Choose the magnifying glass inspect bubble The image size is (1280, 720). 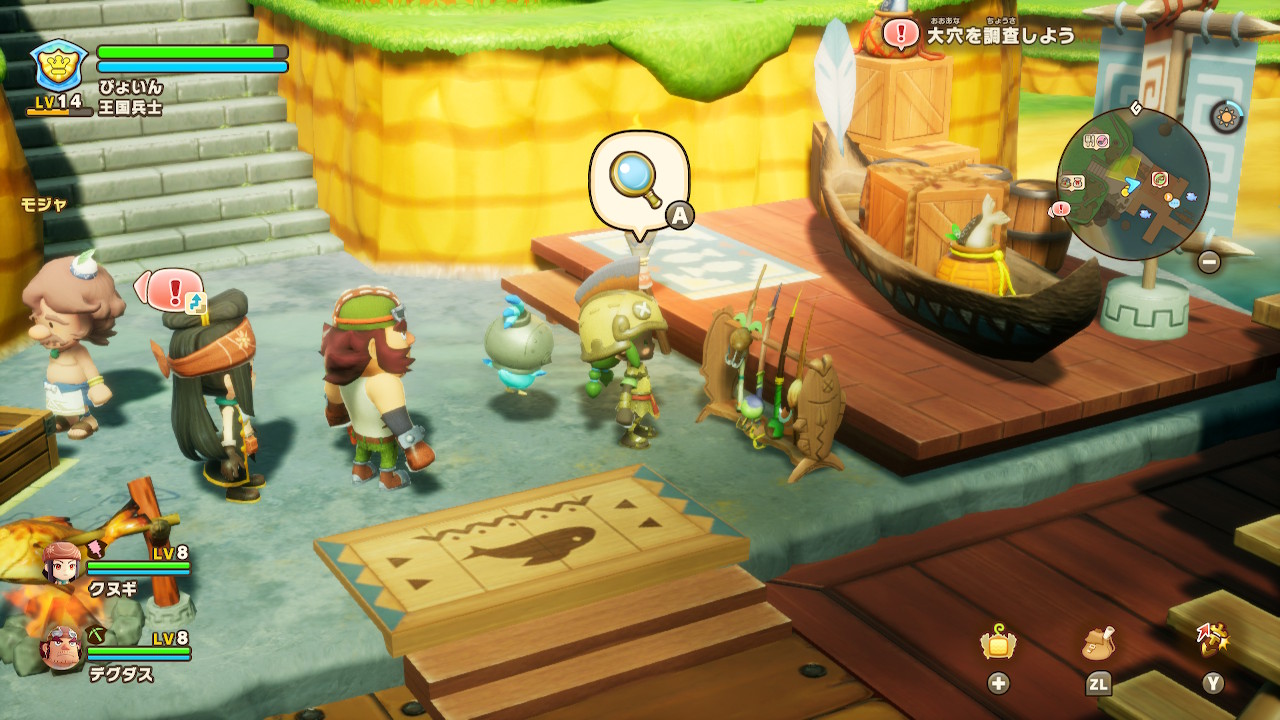tap(638, 180)
